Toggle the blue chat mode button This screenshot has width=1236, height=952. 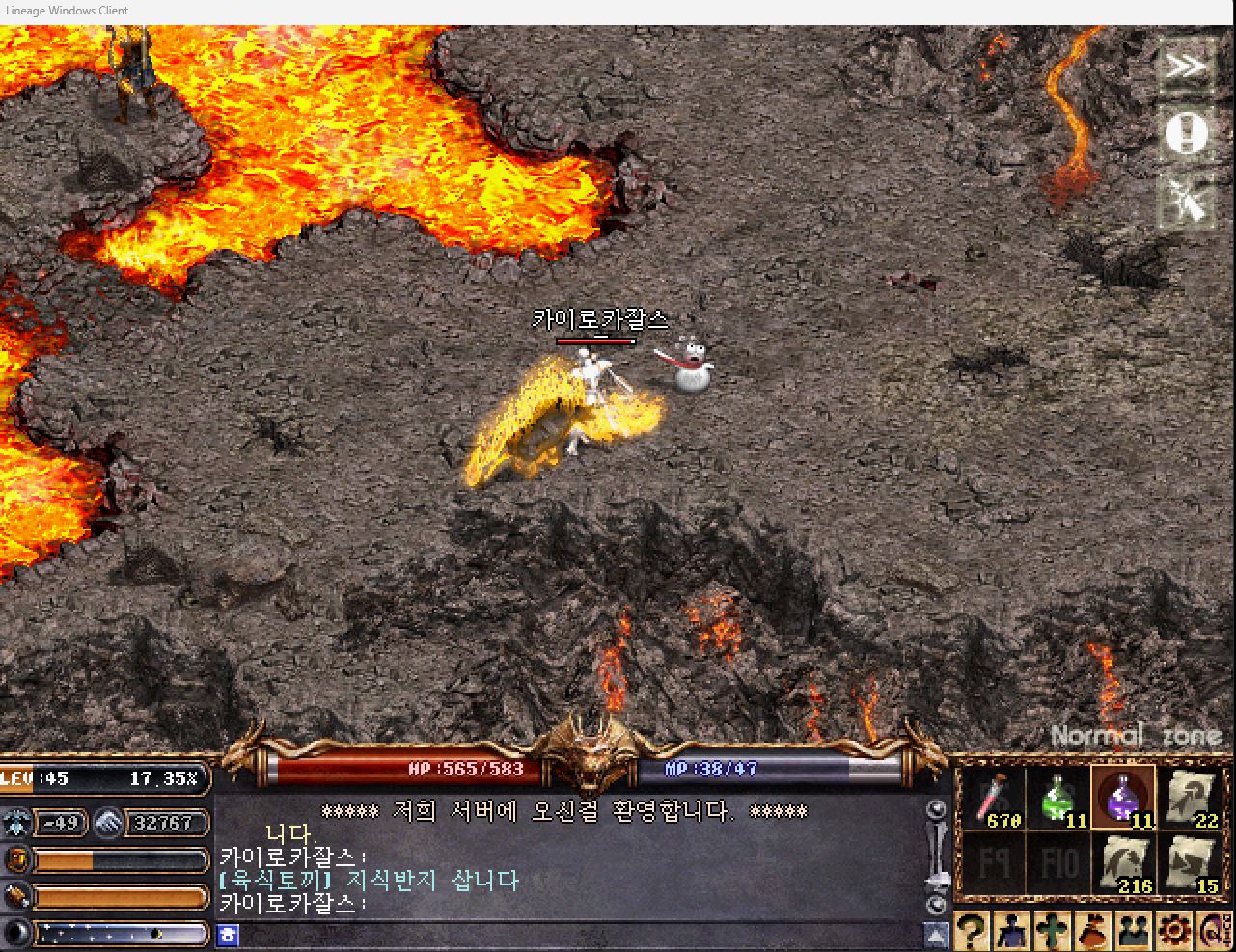coord(228,934)
